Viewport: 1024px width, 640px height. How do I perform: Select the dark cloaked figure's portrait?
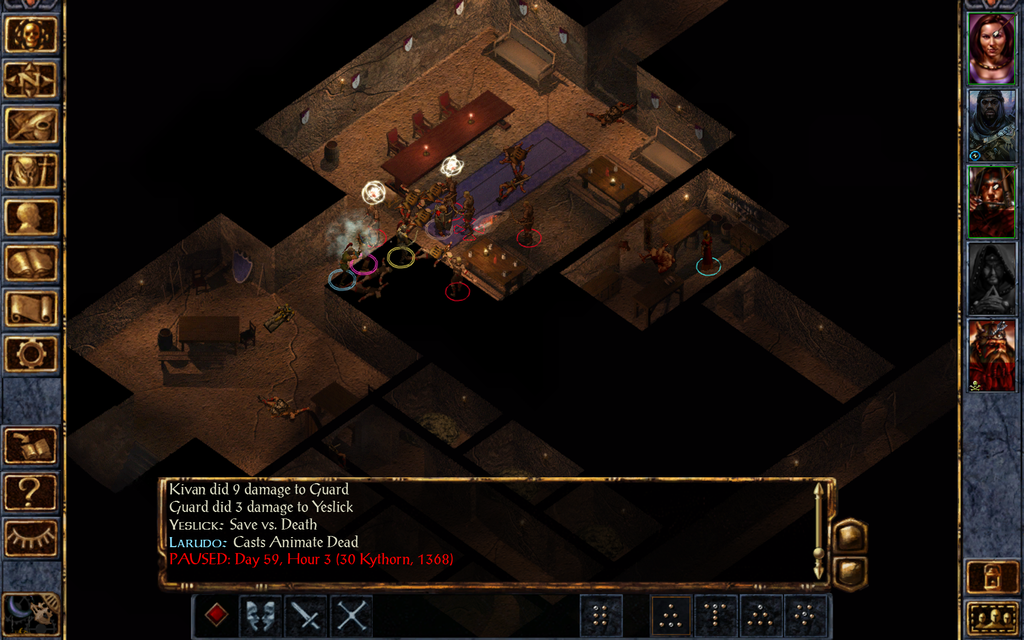point(991,279)
